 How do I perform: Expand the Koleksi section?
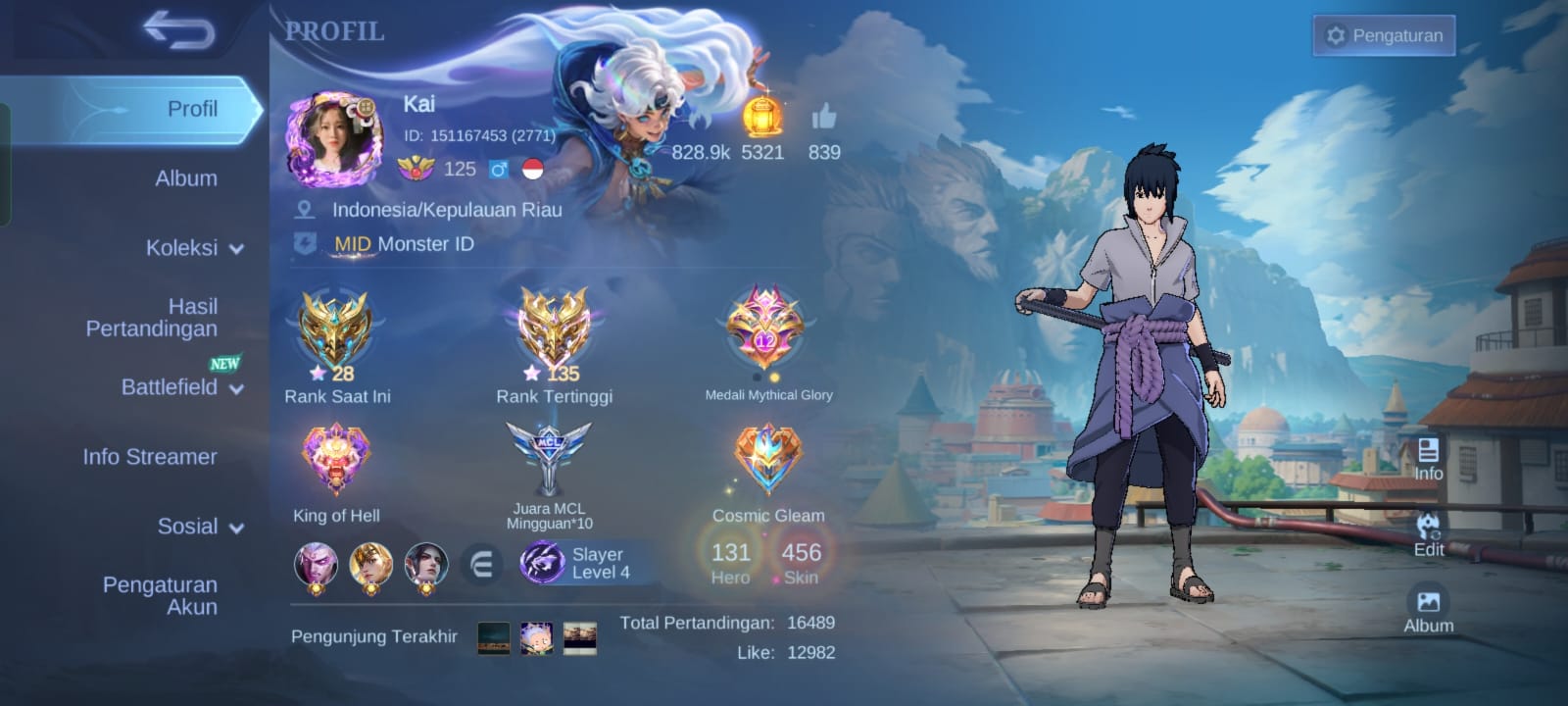(x=194, y=248)
